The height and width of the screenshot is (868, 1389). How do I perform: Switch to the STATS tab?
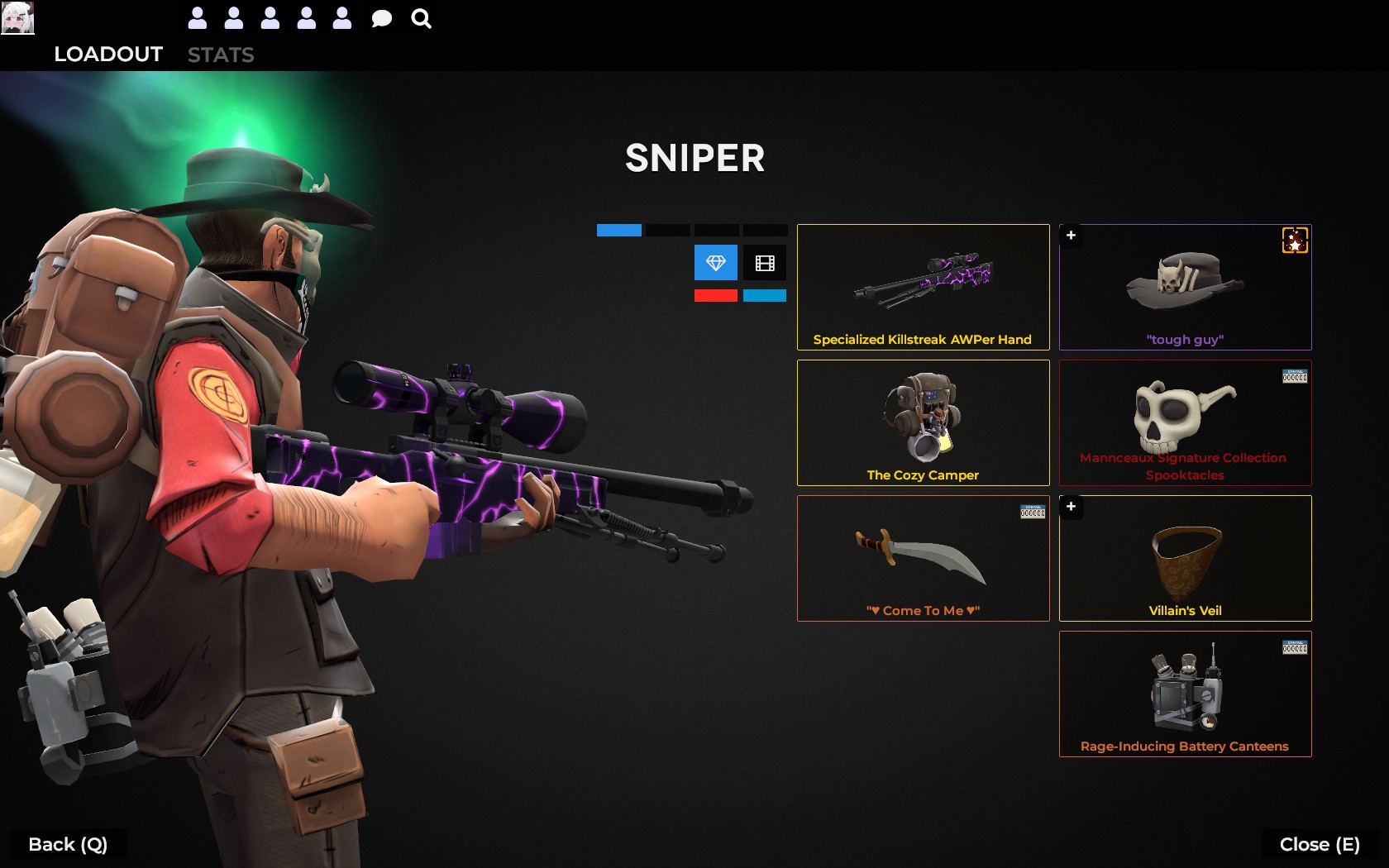coord(221,55)
